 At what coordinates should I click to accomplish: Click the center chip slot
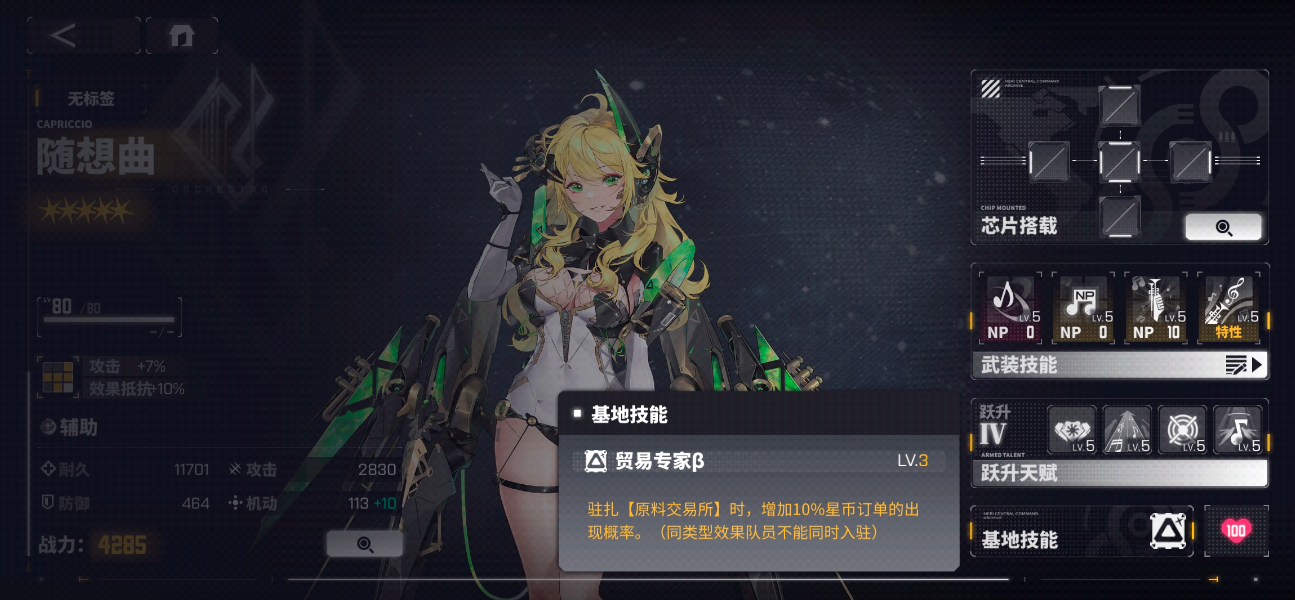[x=1119, y=160]
